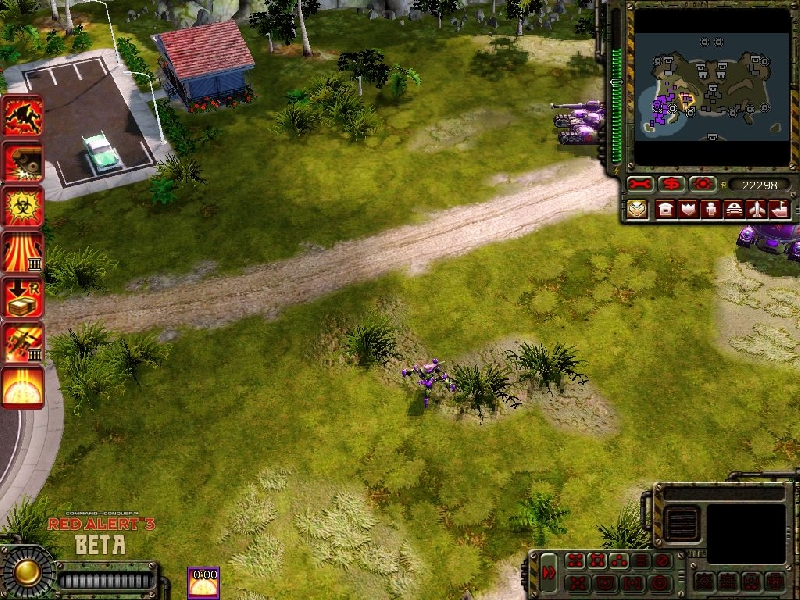This screenshot has height=600, width=800.
Task: Use the biohazard toxin power
Action: pos(22,207)
